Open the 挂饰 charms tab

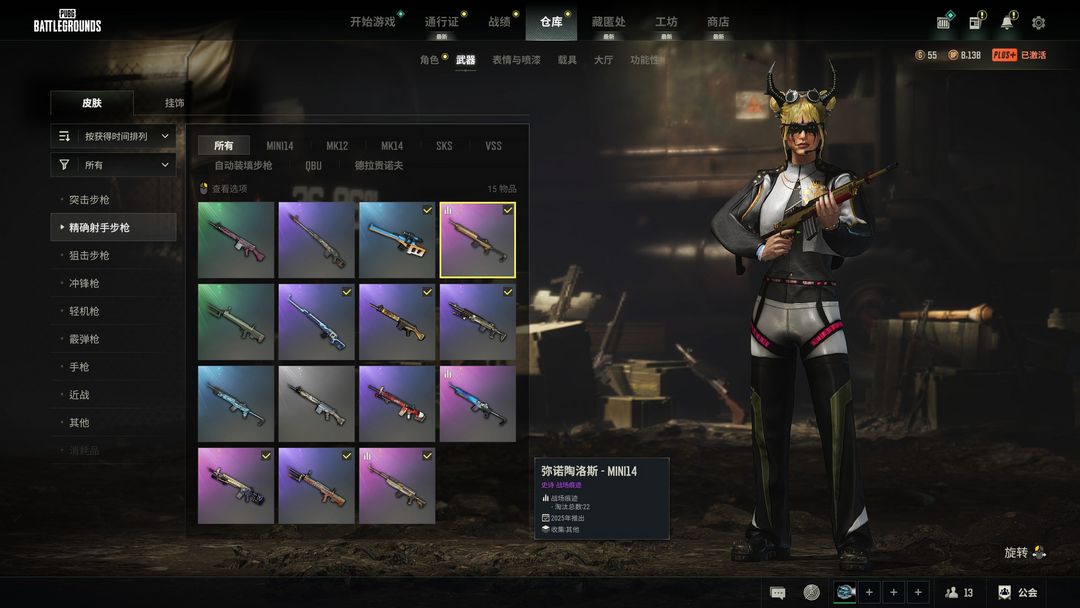click(x=175, y=103)
